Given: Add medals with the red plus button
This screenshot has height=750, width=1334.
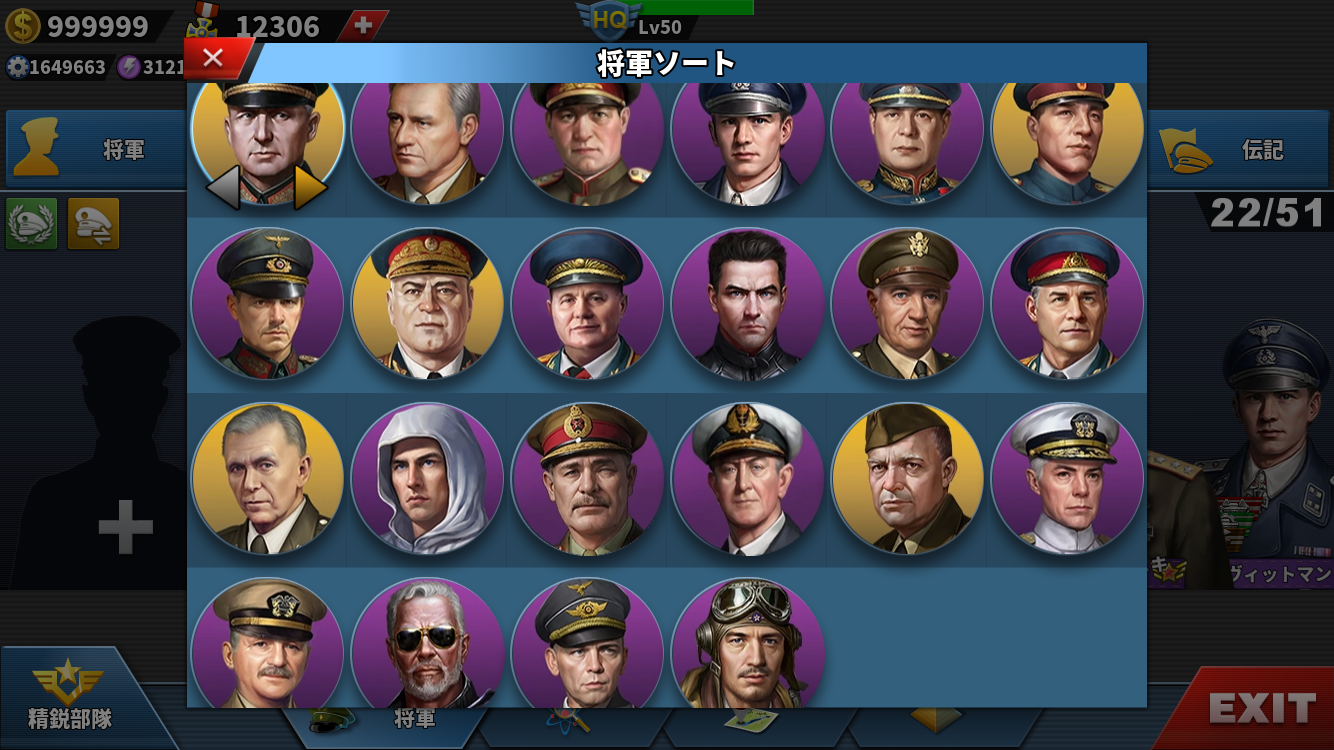Looking at the screenshot, I should coord(363,26).
